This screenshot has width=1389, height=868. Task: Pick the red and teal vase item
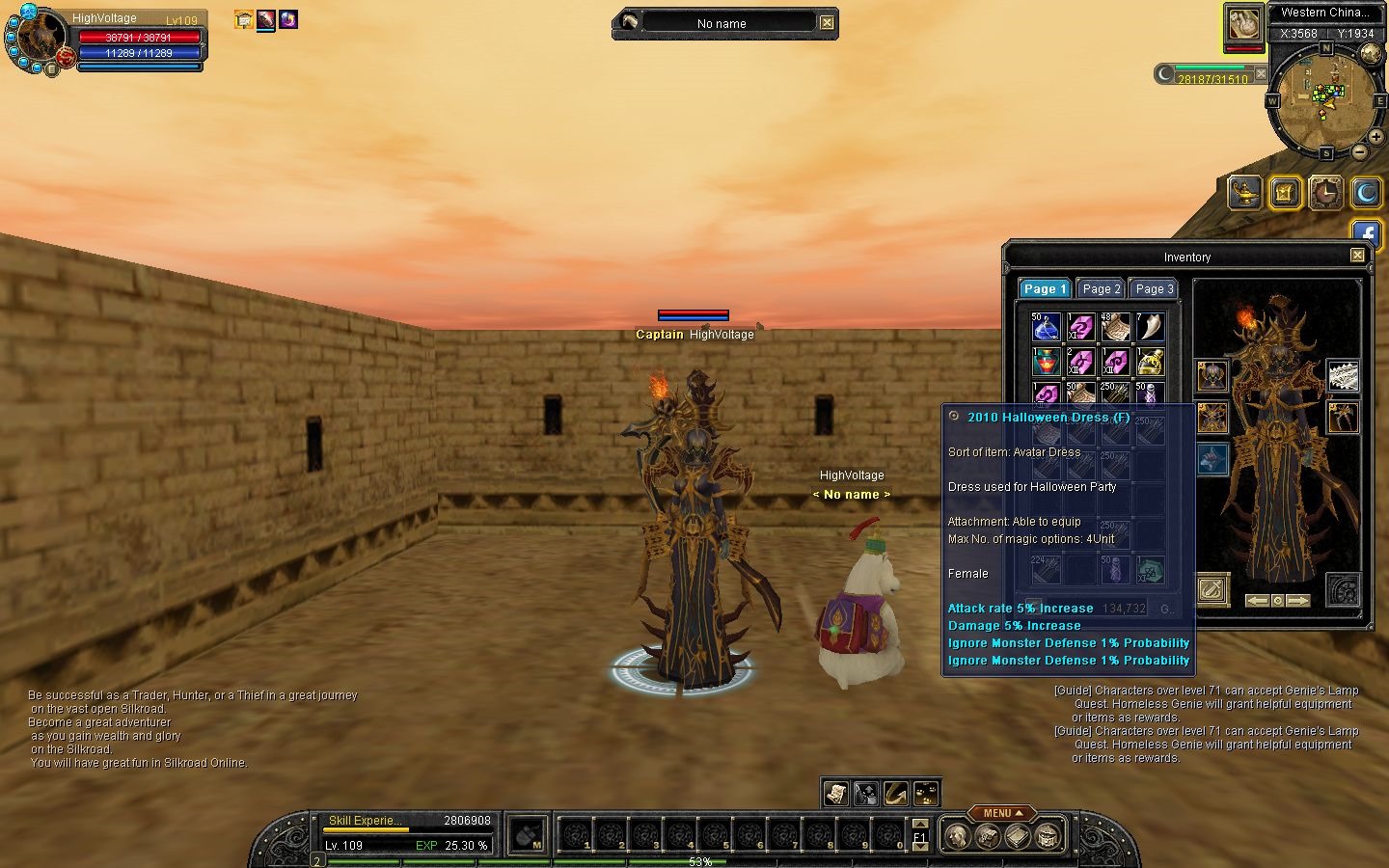(1047, 362)
